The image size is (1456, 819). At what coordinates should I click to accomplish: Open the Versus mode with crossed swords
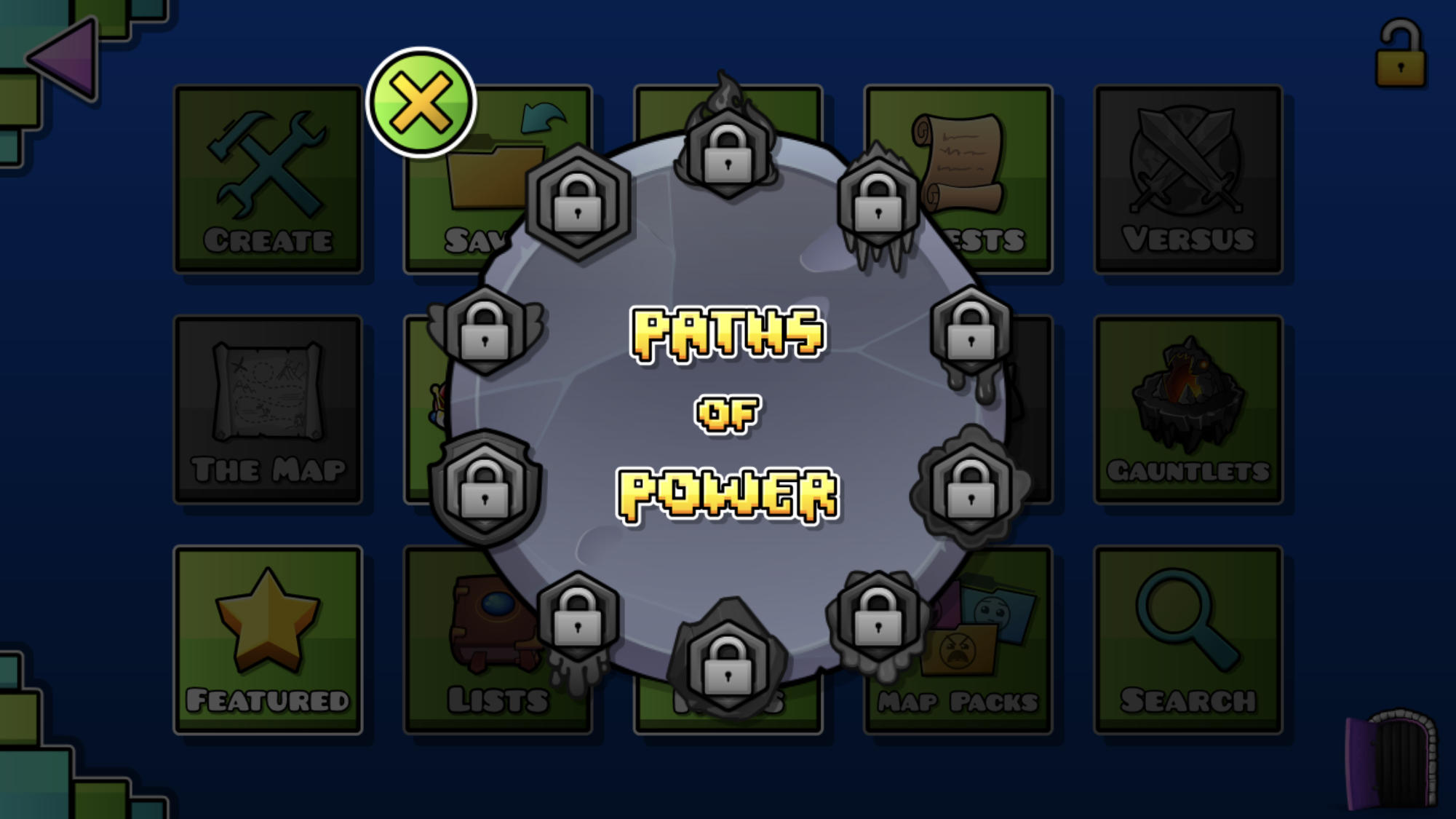click(1188, 178)
